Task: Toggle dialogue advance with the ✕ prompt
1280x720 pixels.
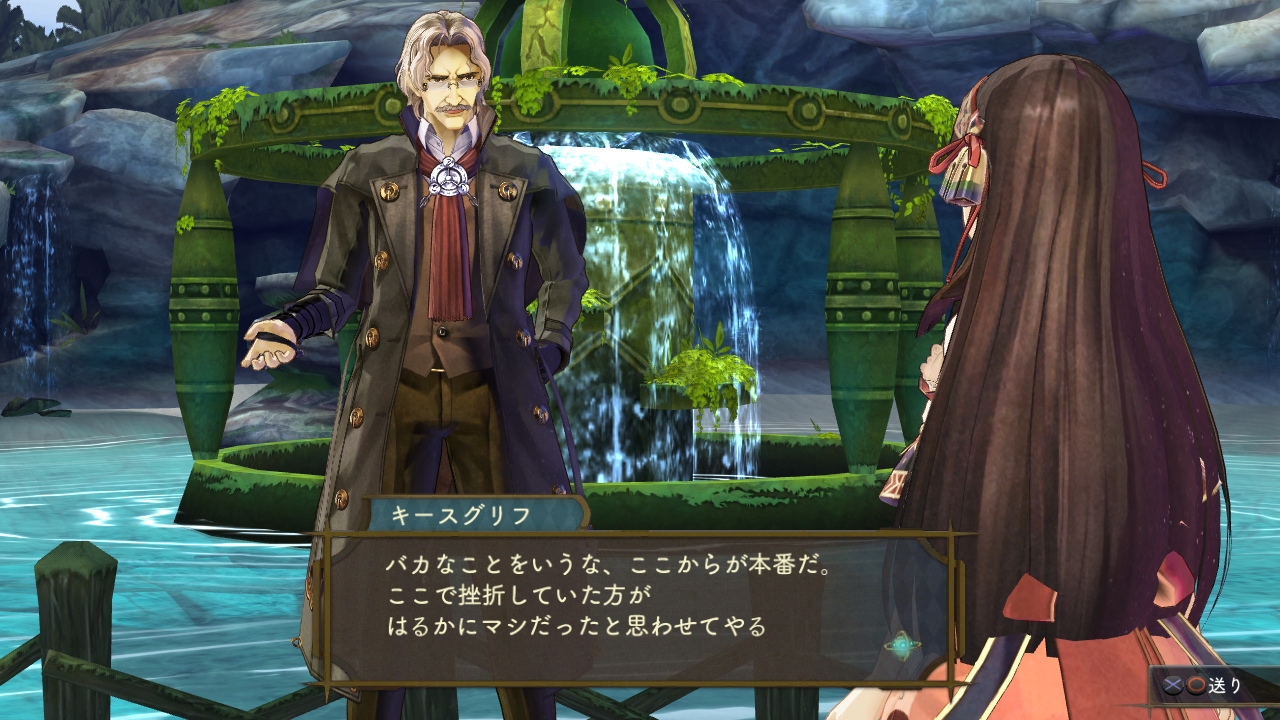Action: coord(1172,686)
